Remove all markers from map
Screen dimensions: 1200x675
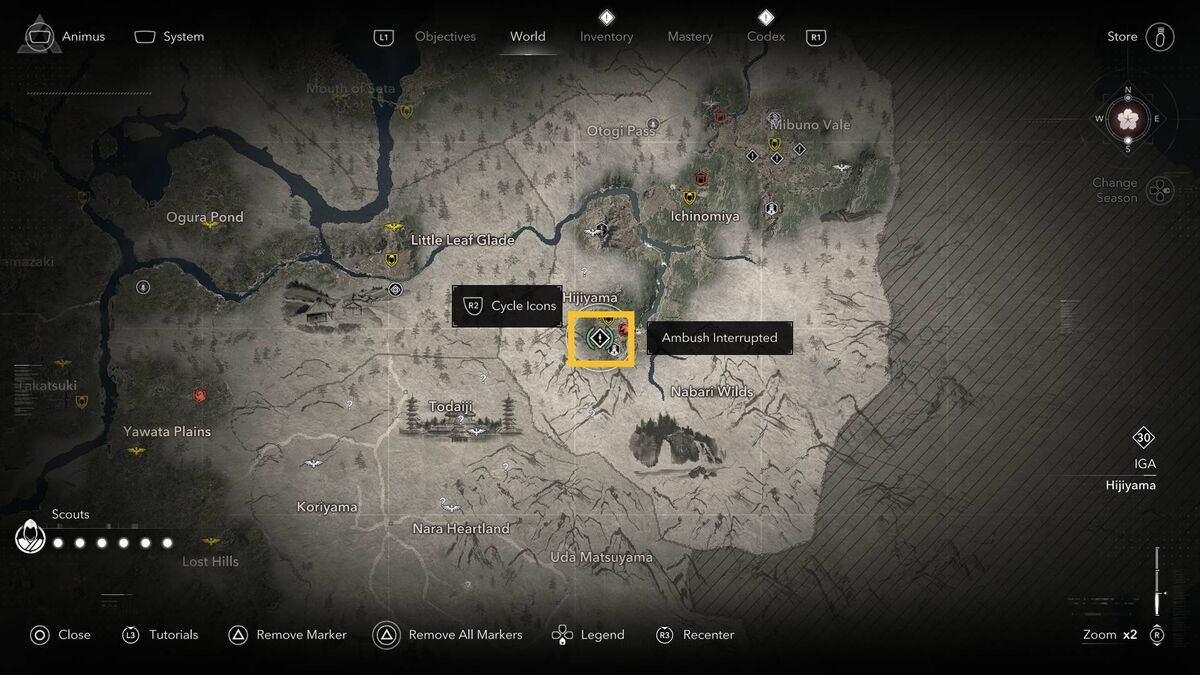click(448, 635)
